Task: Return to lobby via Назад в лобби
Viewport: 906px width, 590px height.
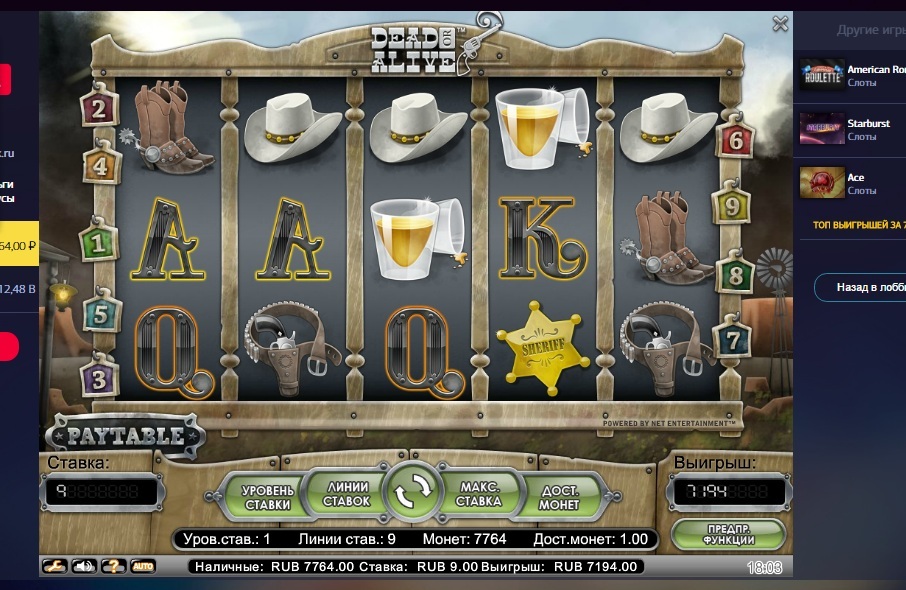Action: click(861, 287)
